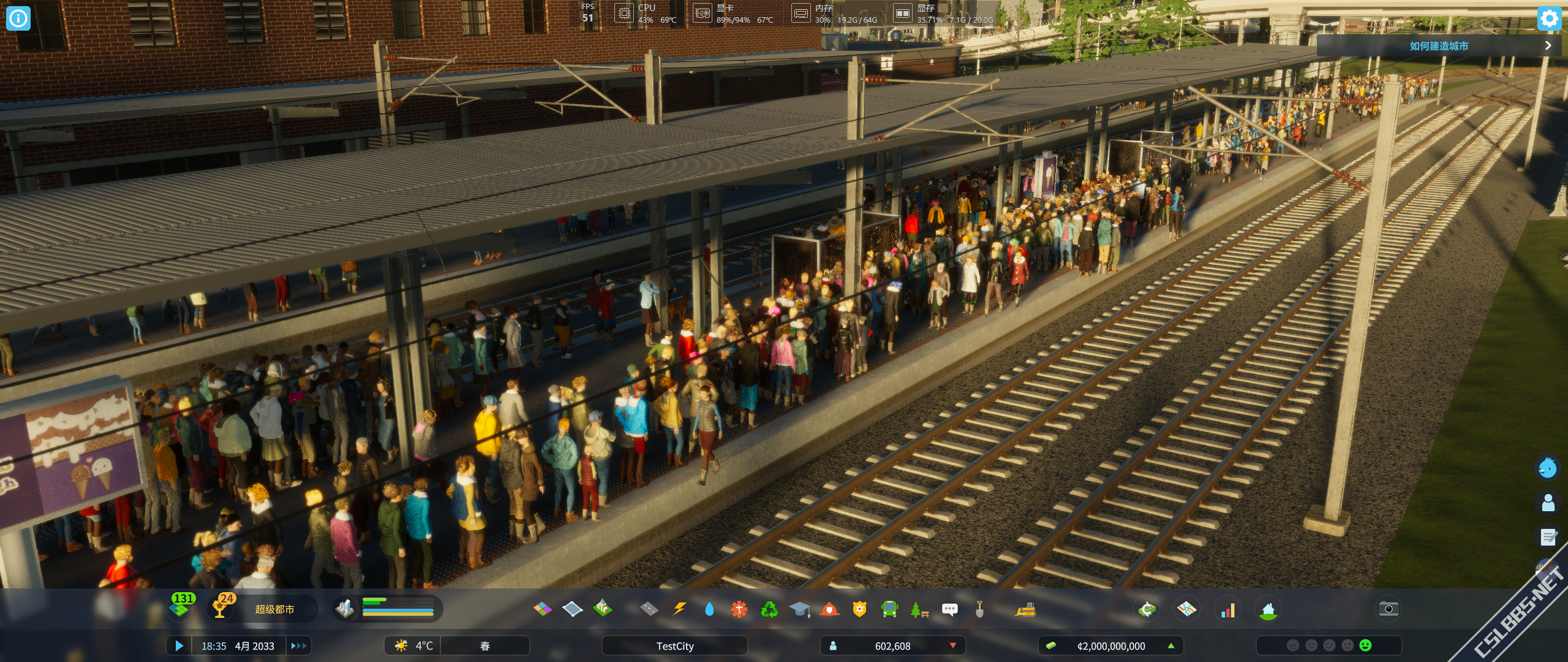The width and height of the screenshot is (1568, 662).
Task: Open the settings gear menu
Action: tap(1549, 18)
